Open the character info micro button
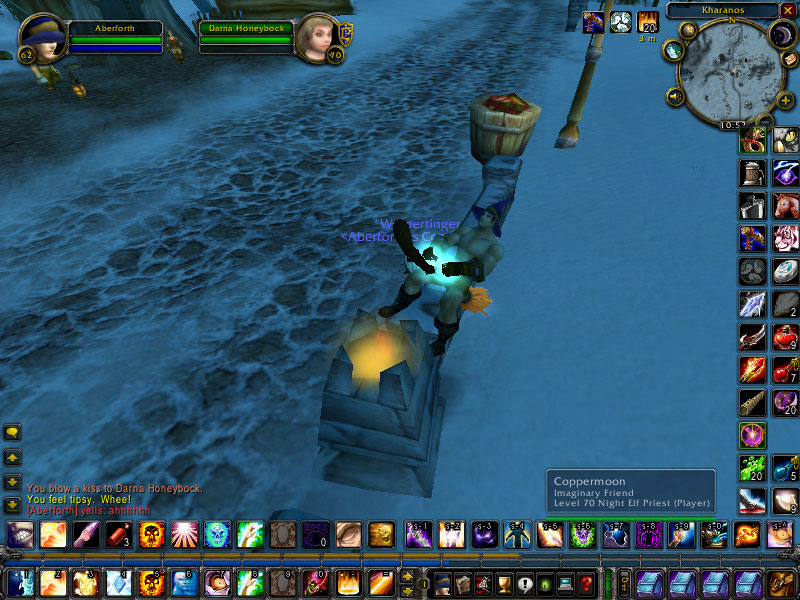Viewport: 800px width, 600px height. tap(441, 583)
